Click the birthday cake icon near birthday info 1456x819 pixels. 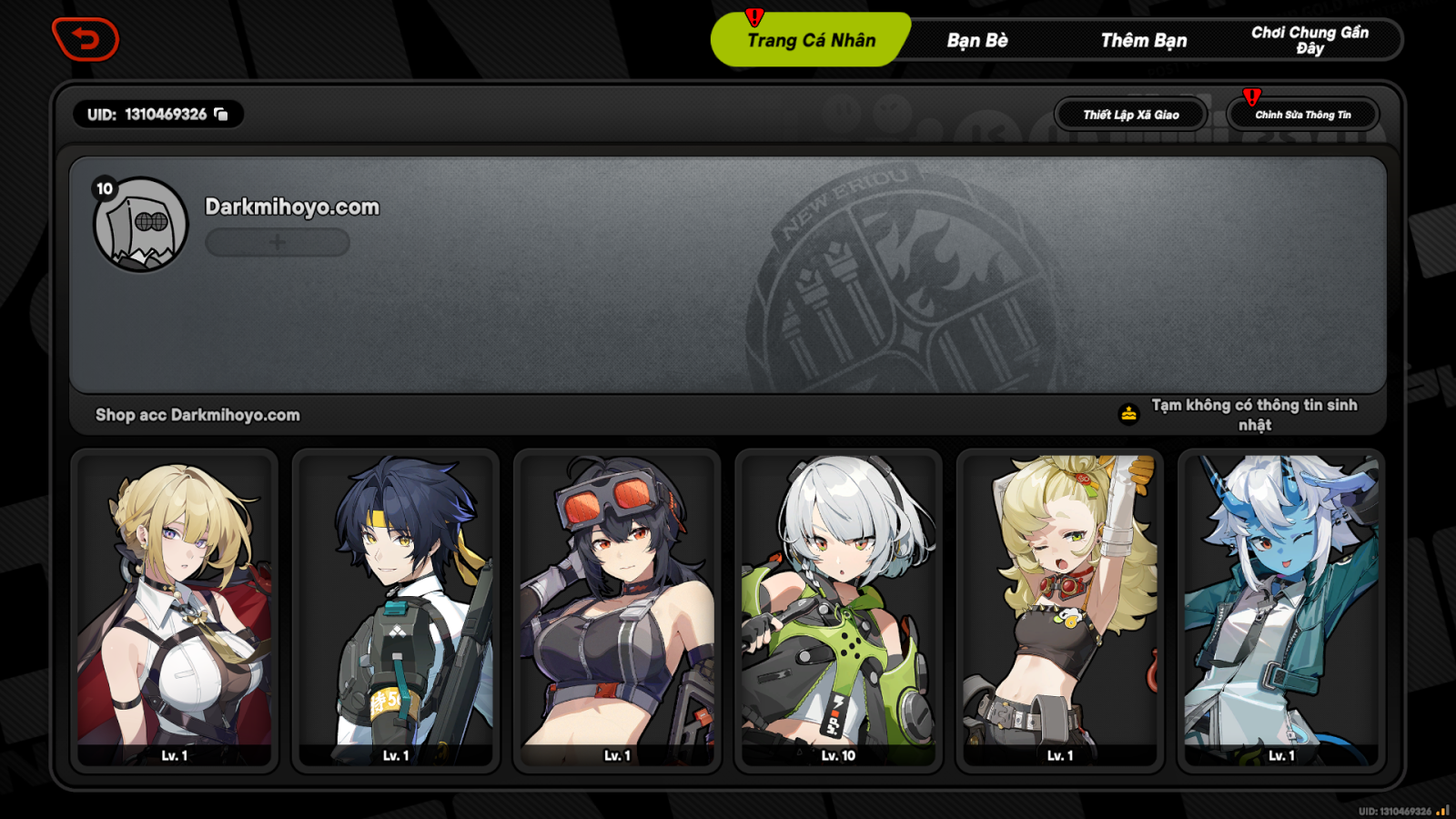[1127, 410]
